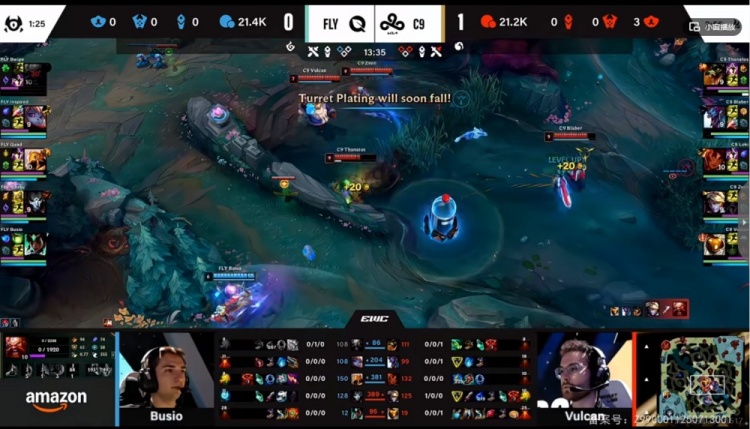Choose FLY Quad's champion portrait

pyautogui.click(x=36, y=160)
